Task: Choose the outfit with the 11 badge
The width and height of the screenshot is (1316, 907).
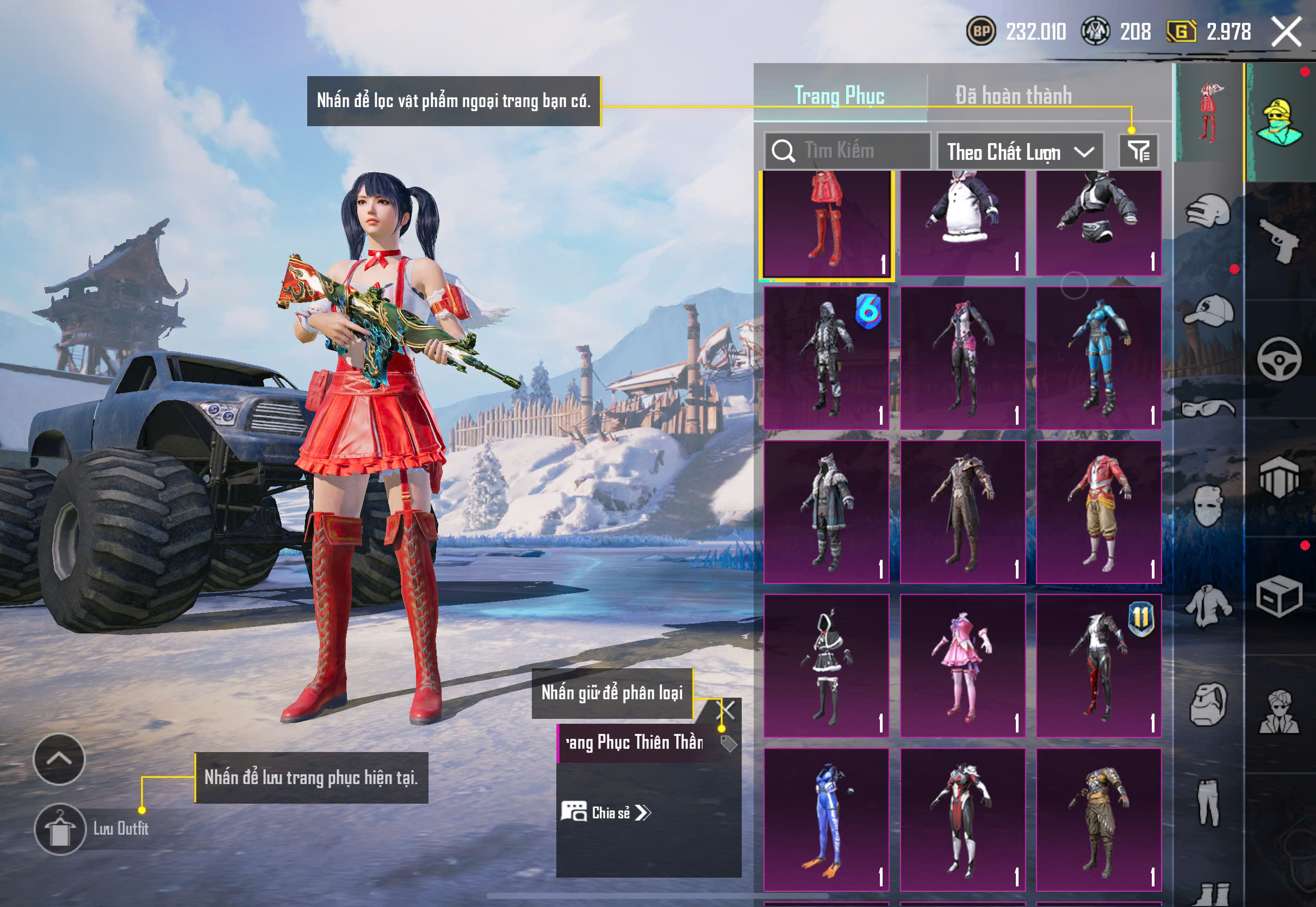Action: point(1098,666)
